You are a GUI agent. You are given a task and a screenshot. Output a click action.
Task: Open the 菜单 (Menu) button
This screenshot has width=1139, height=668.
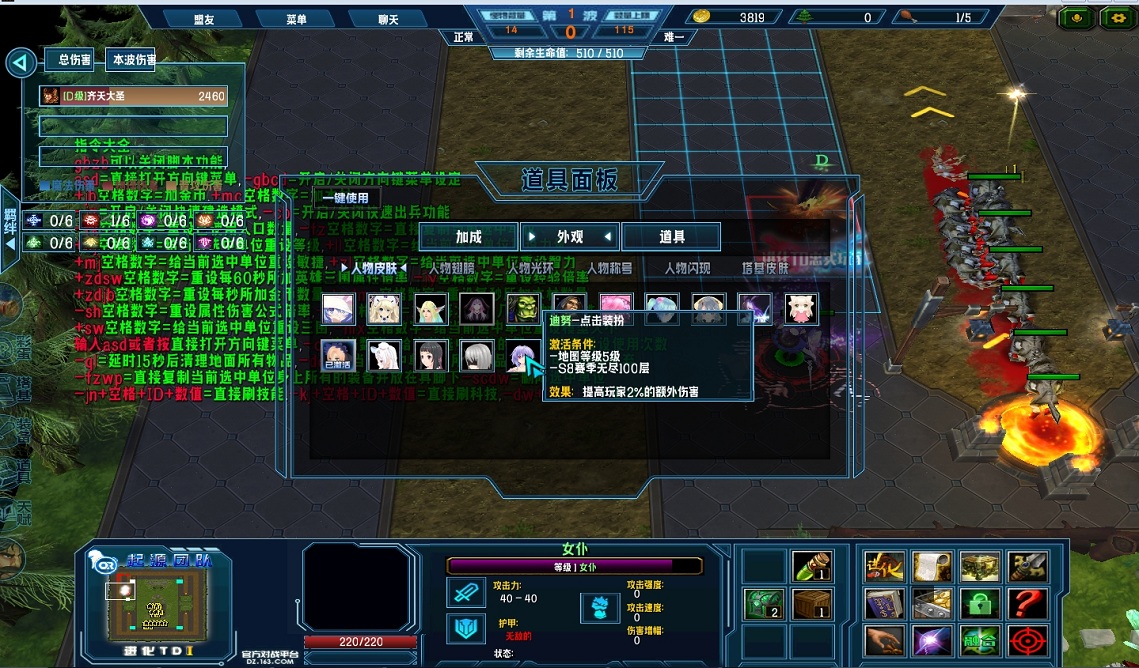pyautogui.click(x=295, y=19)
